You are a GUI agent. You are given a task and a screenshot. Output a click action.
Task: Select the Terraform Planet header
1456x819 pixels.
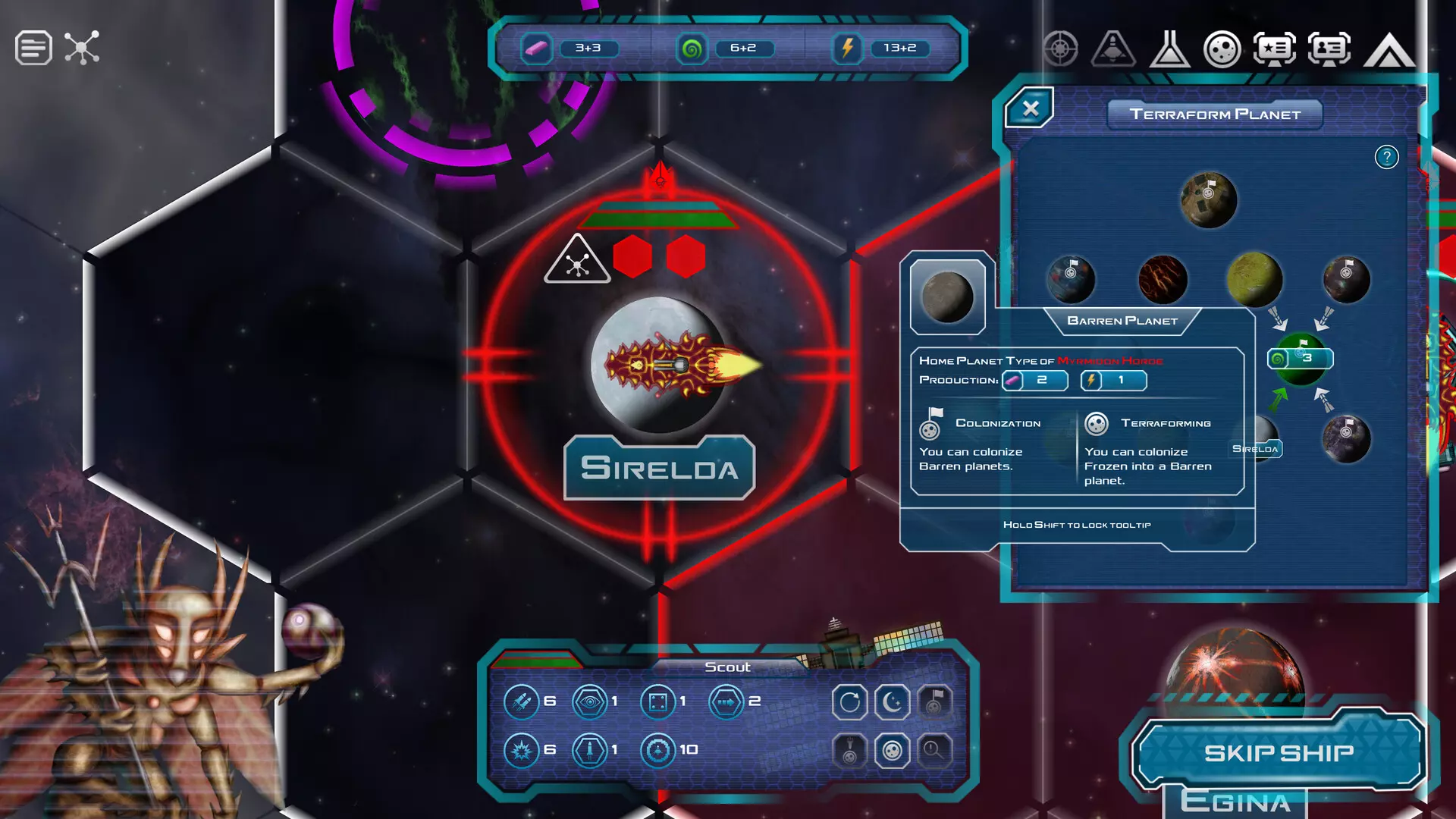coord(1214,115)
